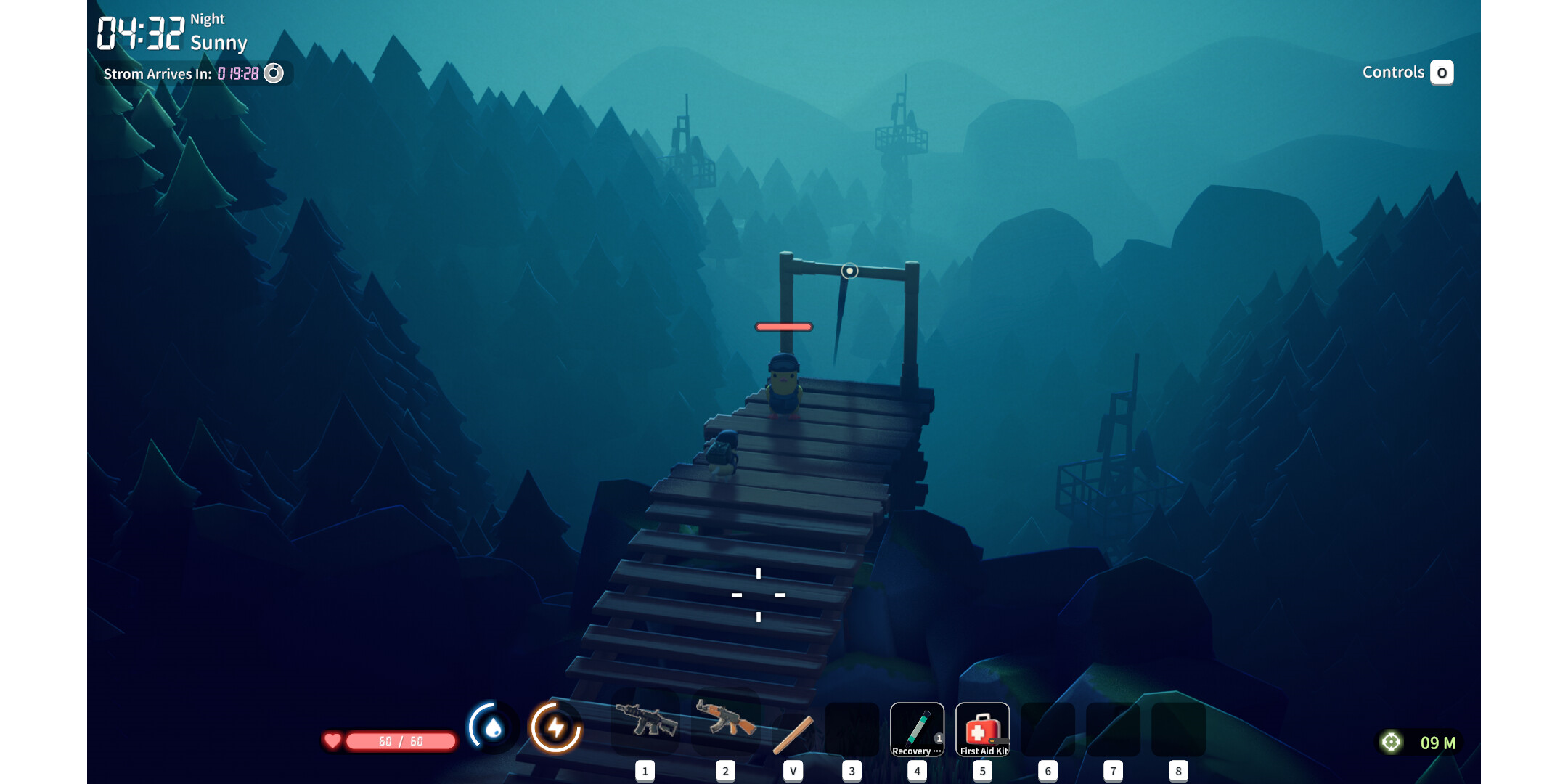Click the water drop thirst gauge

(x=493, y=727)
